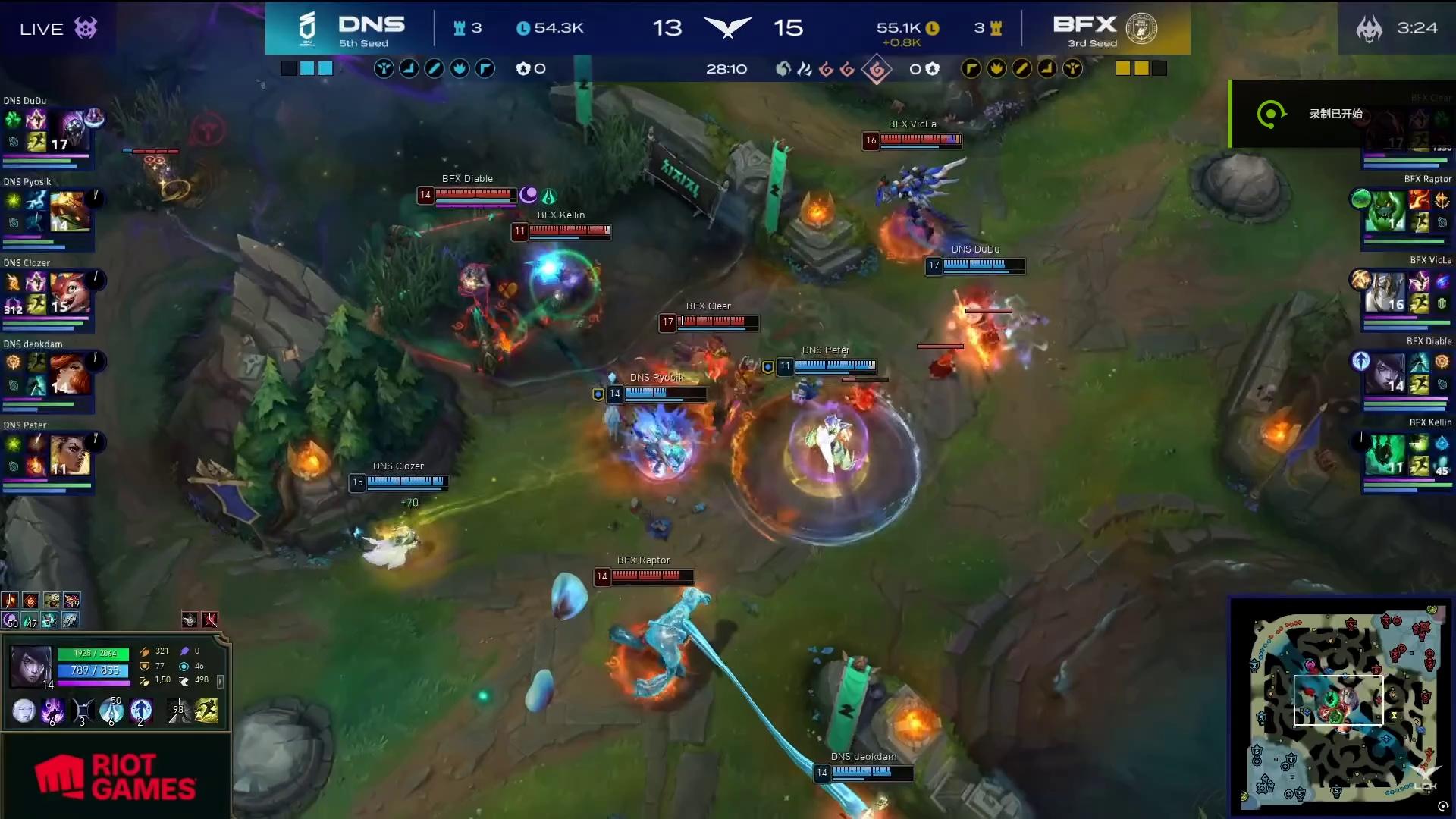This screenshot has height=819, width=1456.
Task: Select DNS Pyosik's champion portrait
Action: point(70,212)
